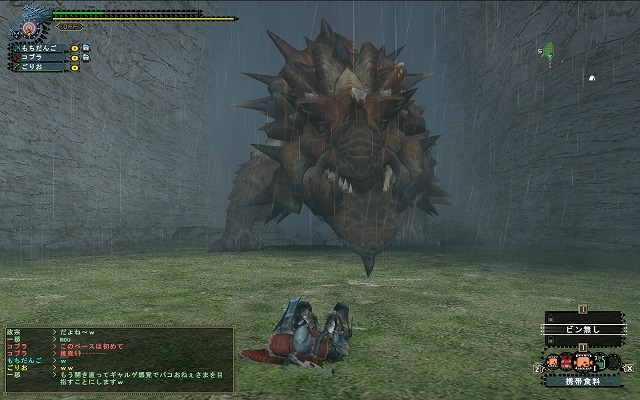Select the ビン無し coating option

(584, 328)
